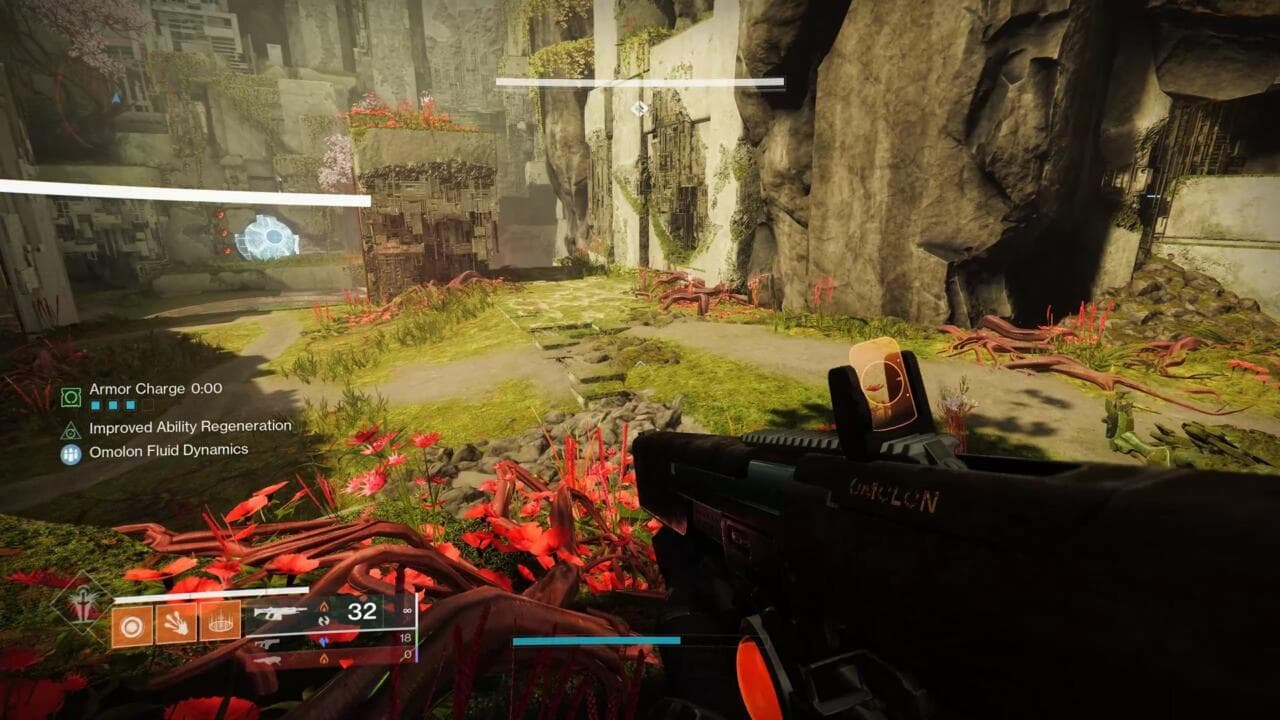Click the filled Armor Charge squares

[x=112, y=405]
